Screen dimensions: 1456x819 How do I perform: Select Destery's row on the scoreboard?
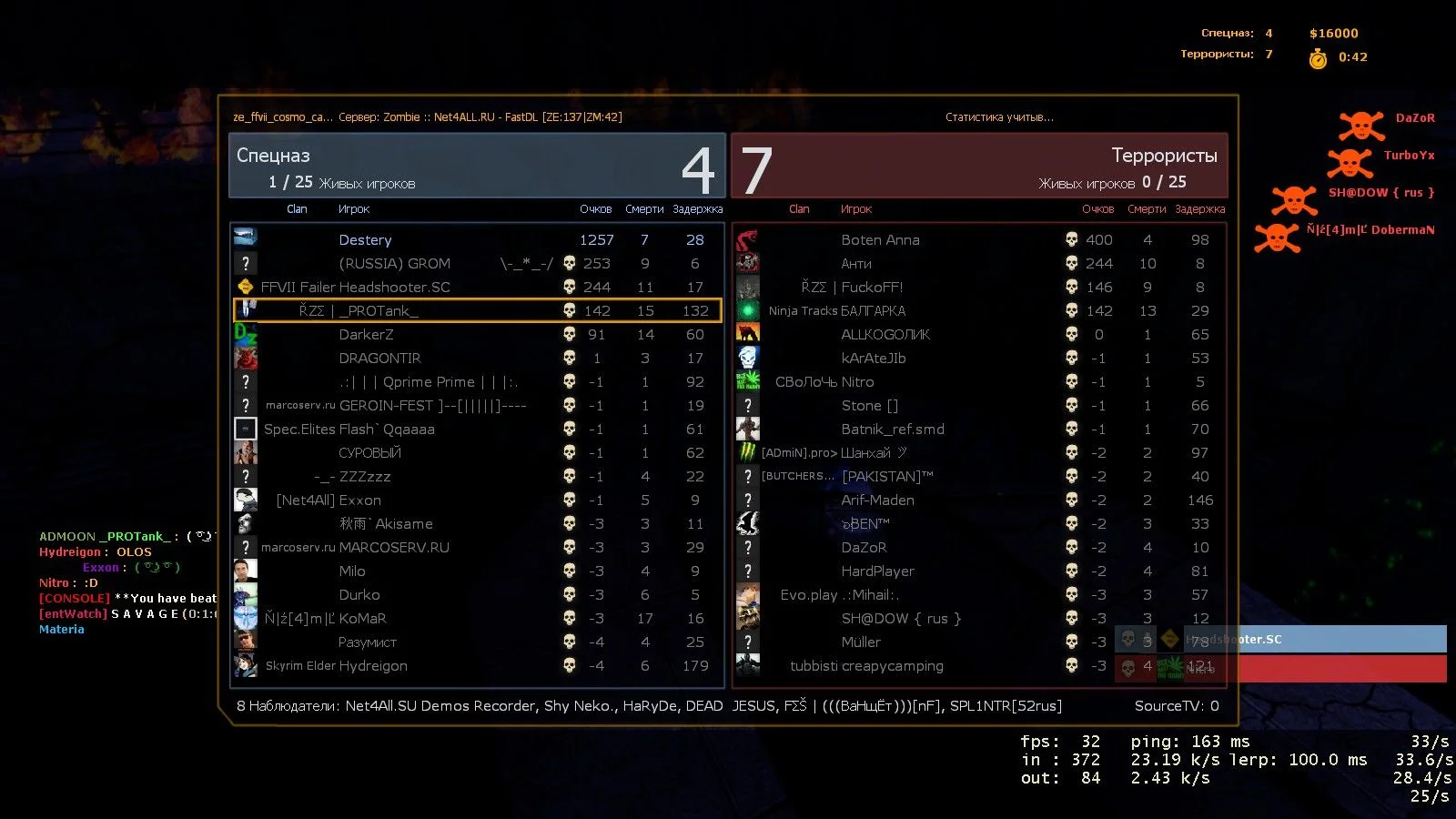tap(477, 239)
